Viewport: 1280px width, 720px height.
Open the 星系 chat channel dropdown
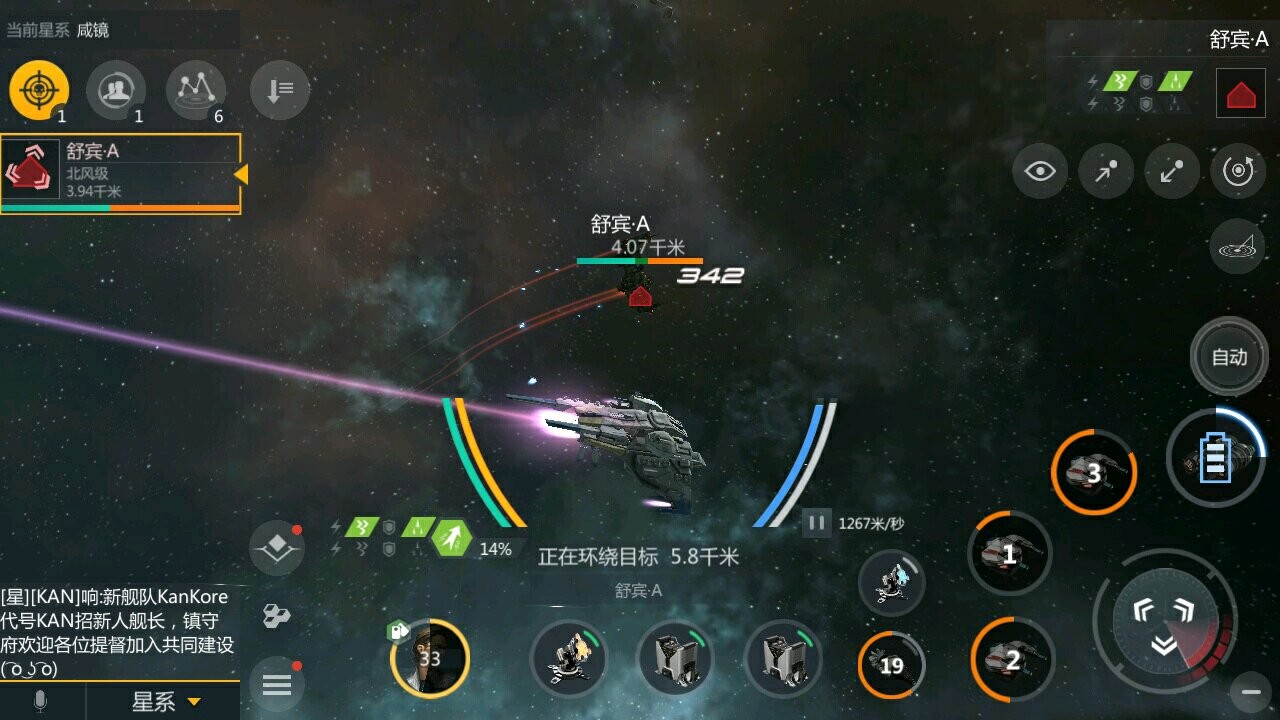166,702
